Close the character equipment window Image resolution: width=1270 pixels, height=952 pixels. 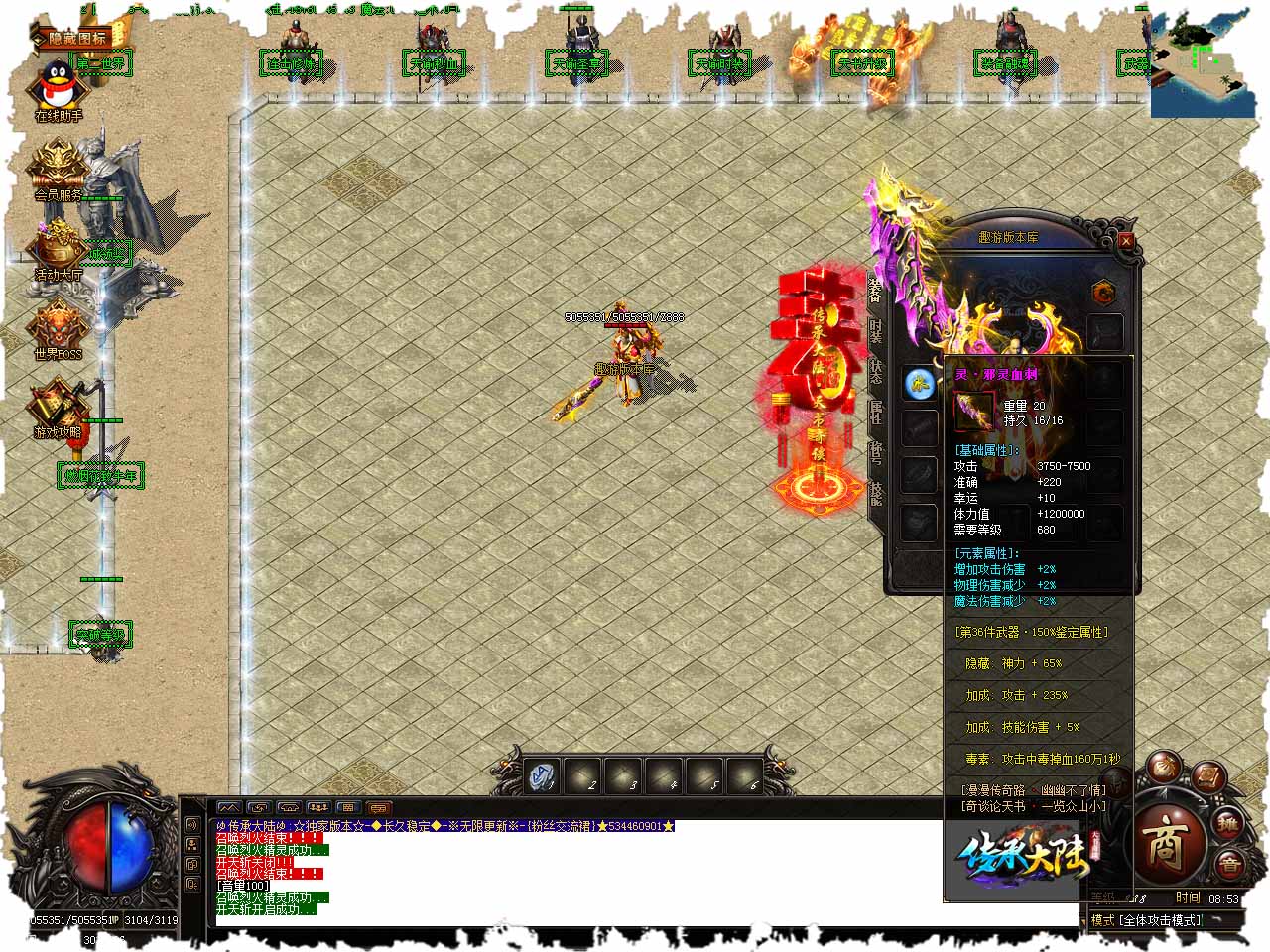1125,240
